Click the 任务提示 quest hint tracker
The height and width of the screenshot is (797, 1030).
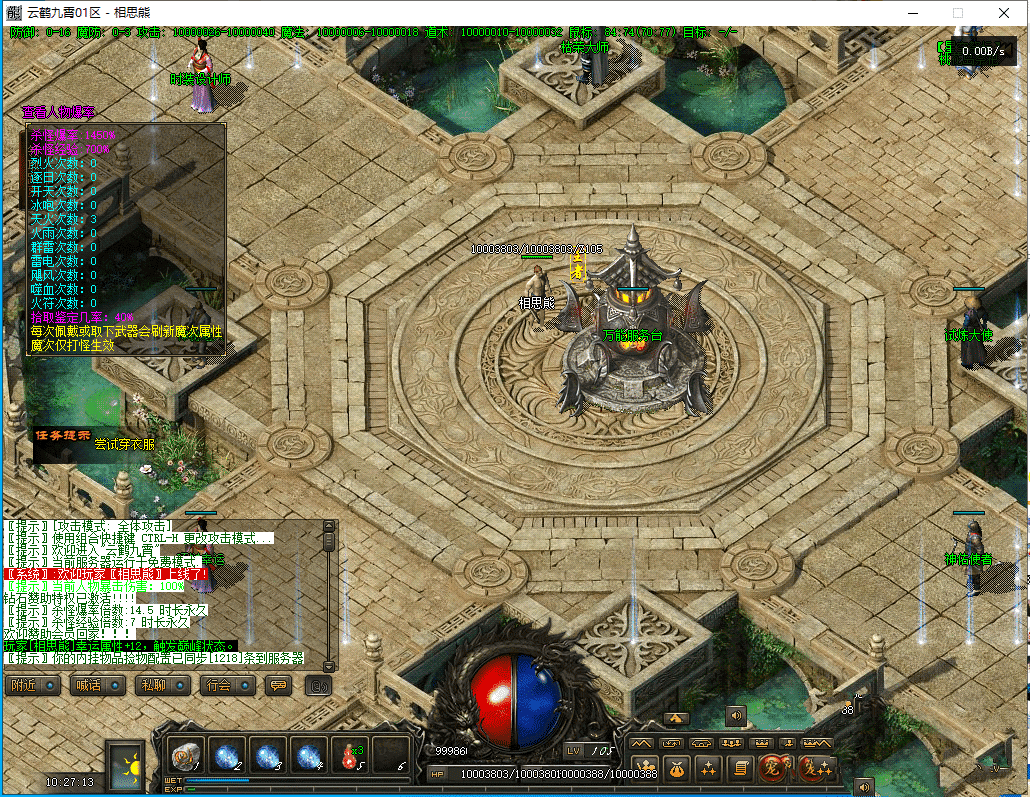[63, 436]
